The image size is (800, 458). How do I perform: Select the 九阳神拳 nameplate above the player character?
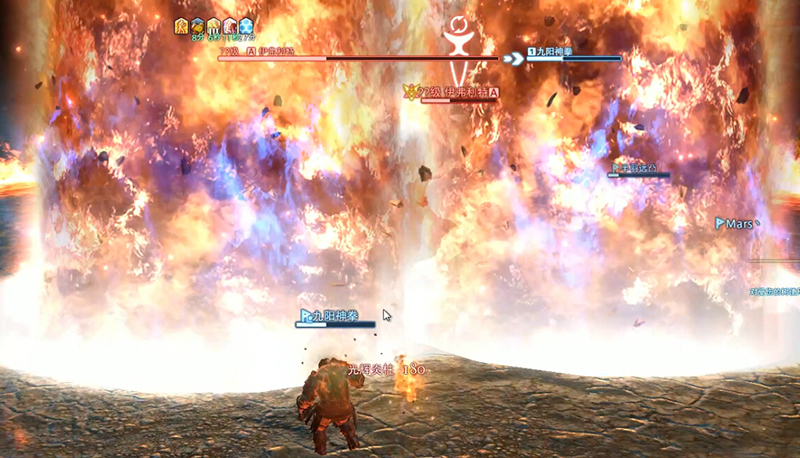(336, 317)
